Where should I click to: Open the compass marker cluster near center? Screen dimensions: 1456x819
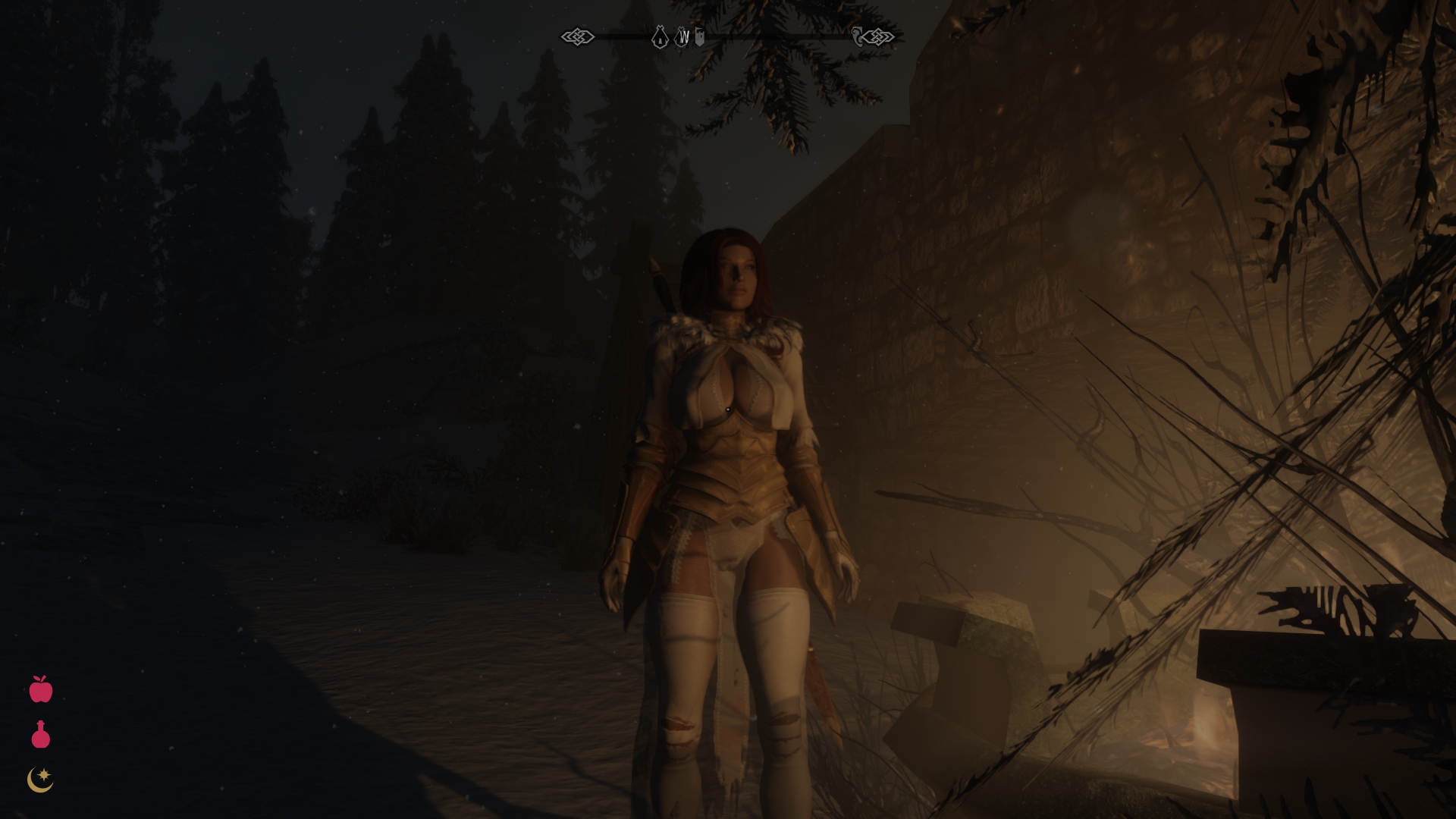pyautogui.click(x=679, y=36)
